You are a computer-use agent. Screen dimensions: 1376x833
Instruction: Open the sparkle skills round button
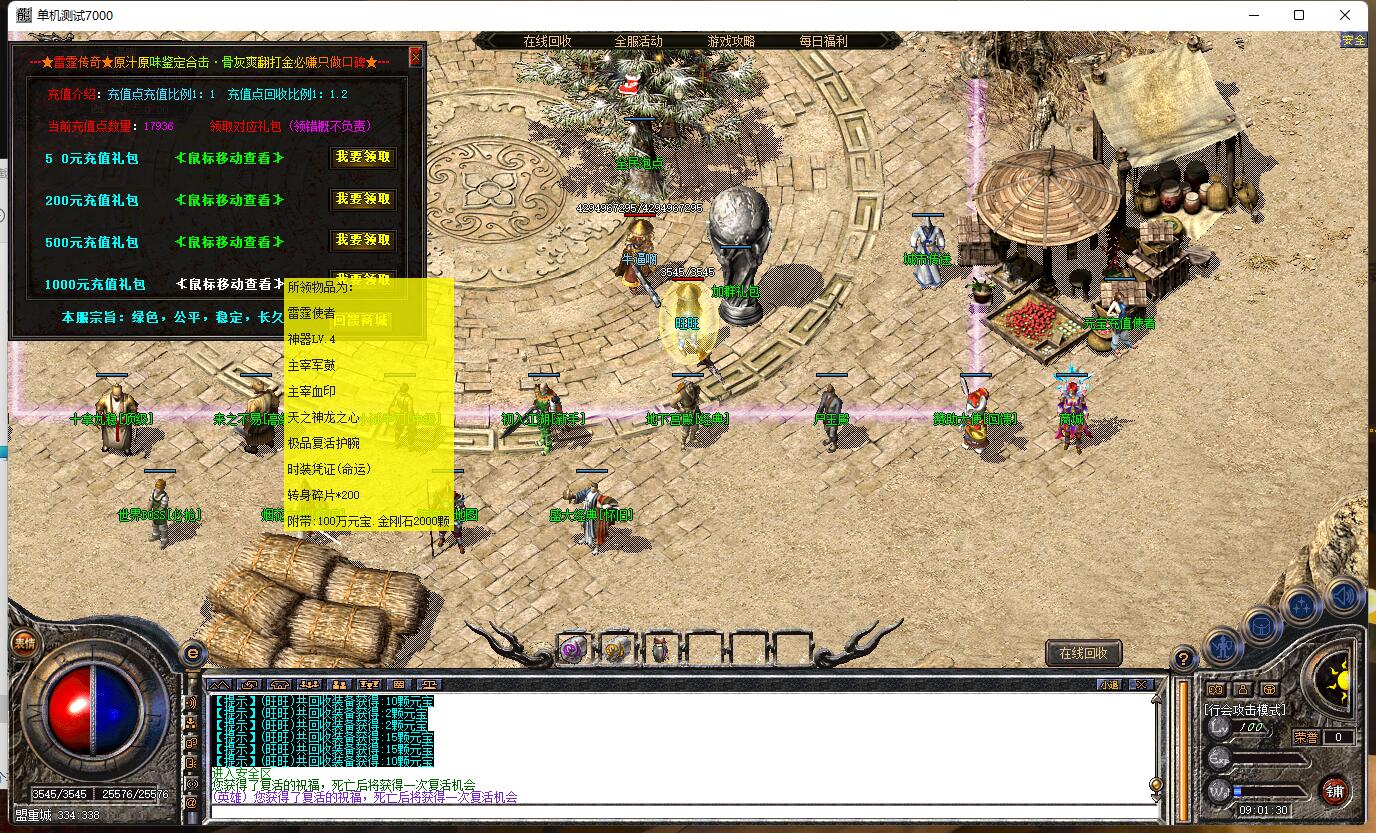click(x=1301, y=606)
